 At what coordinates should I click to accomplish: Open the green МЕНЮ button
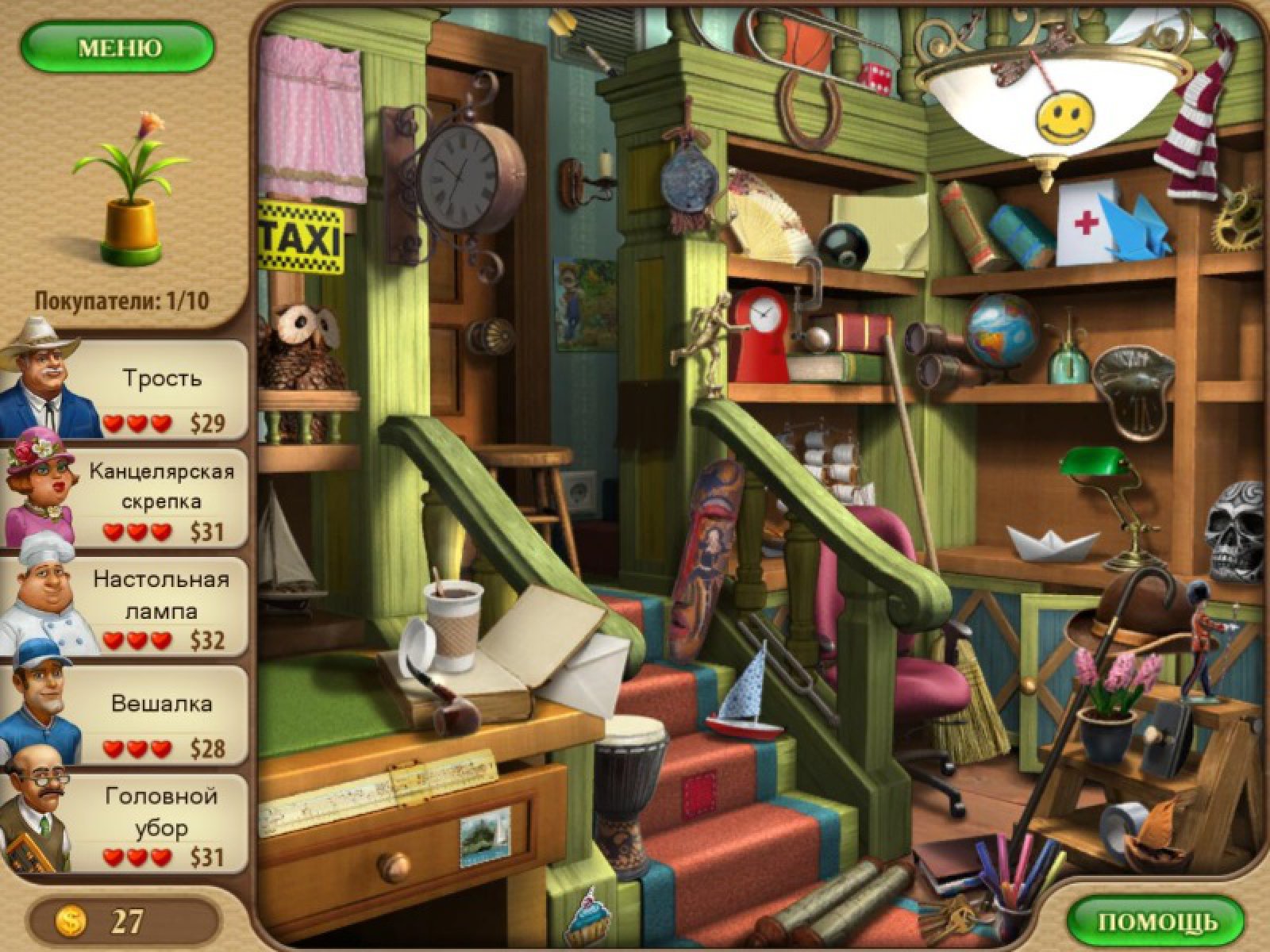tap(117, 48)
